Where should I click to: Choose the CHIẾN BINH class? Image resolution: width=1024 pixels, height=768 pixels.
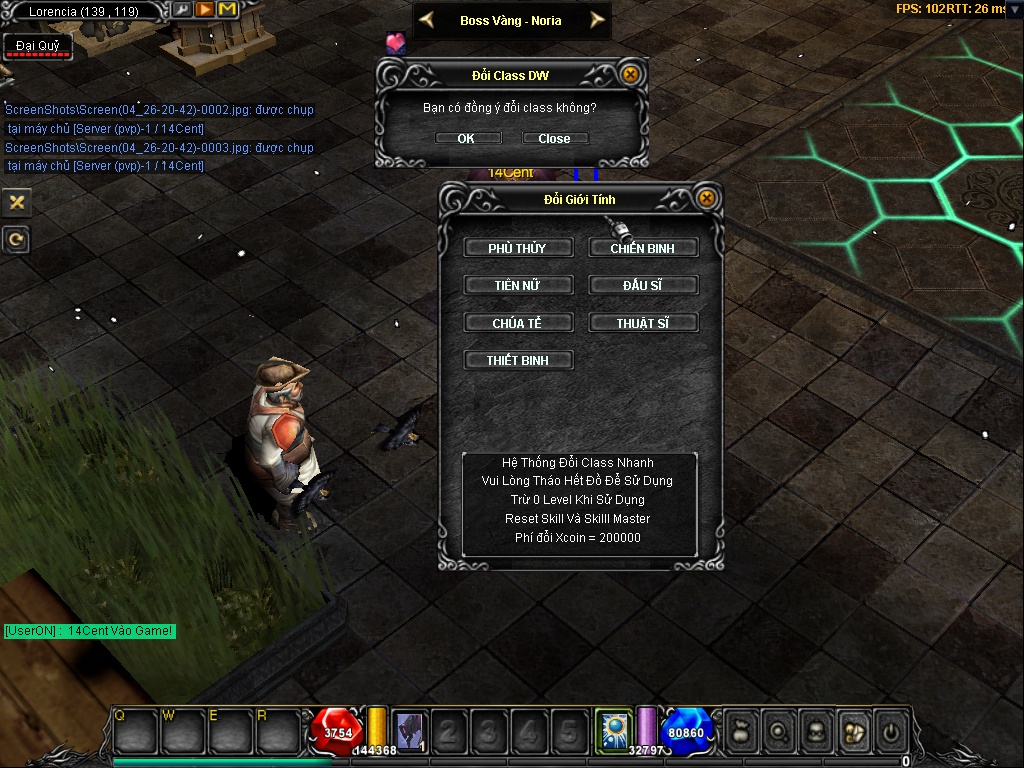(x=643, y=248)
